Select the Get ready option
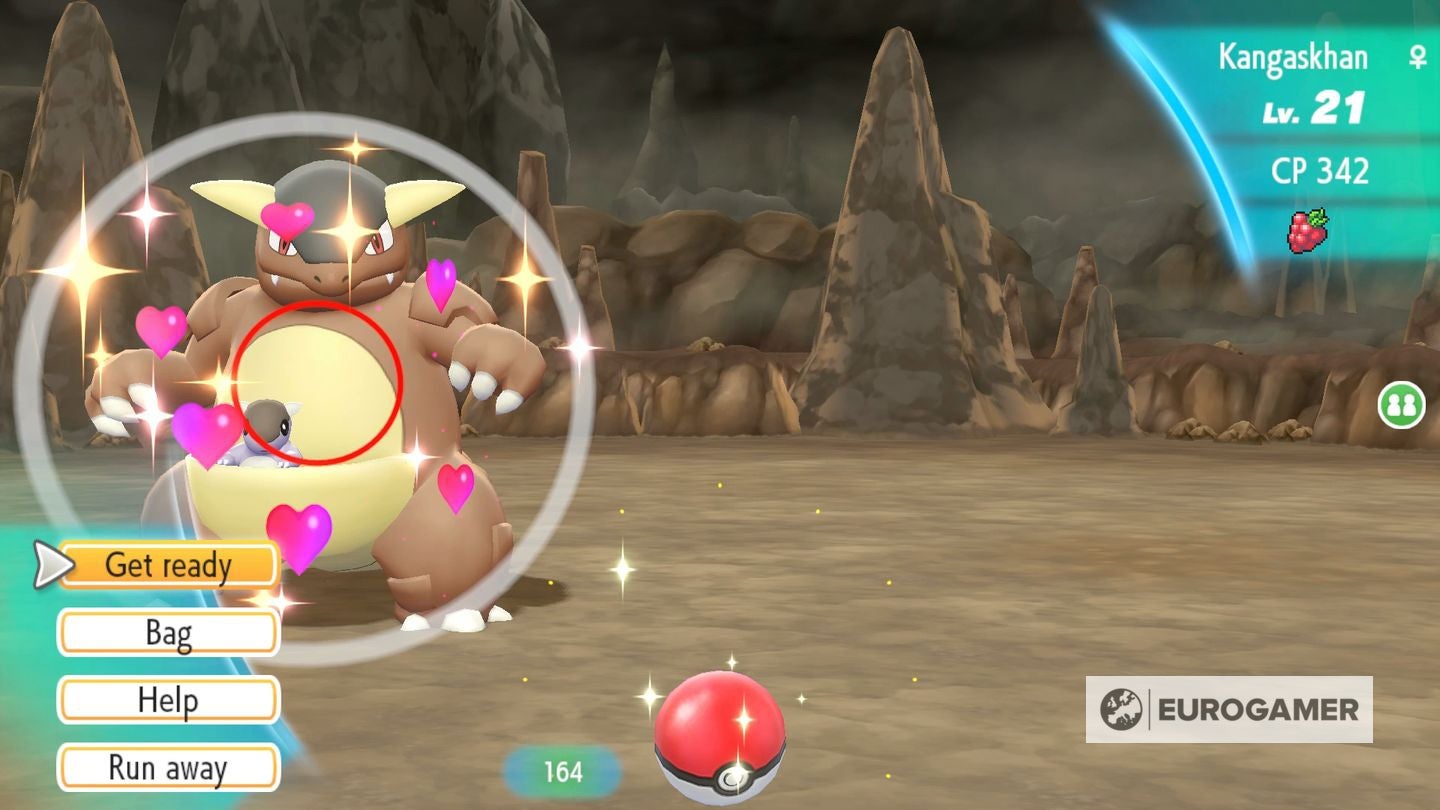 click(167, 564)
